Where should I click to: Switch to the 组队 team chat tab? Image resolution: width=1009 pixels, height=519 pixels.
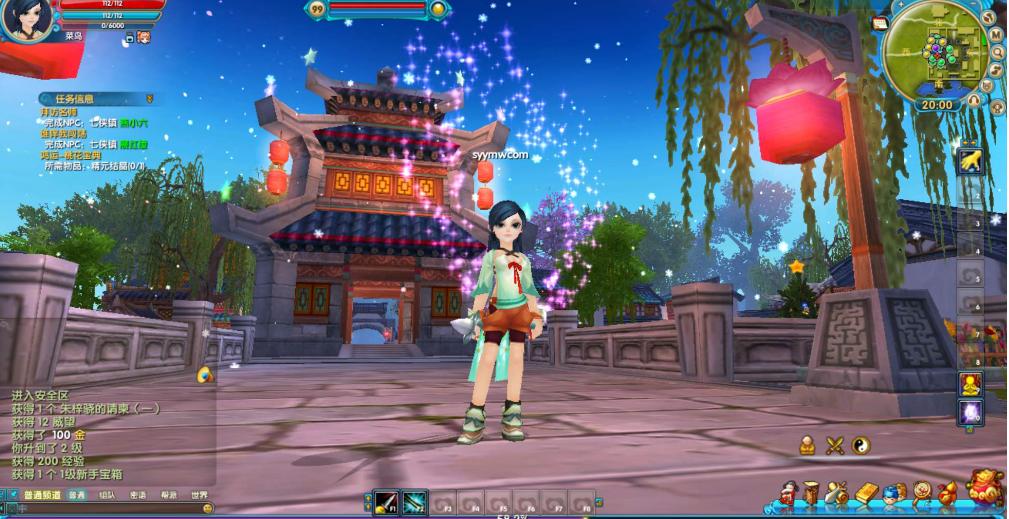[107, 495]
